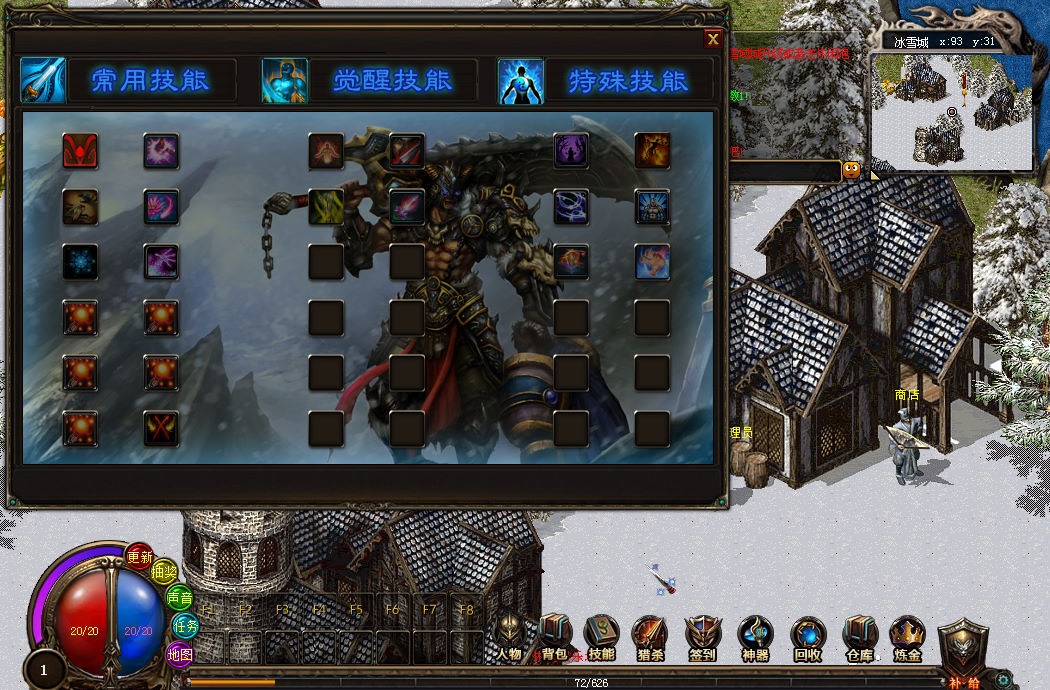
Task: Close the skill window with the X
Action: click(713, 39)
